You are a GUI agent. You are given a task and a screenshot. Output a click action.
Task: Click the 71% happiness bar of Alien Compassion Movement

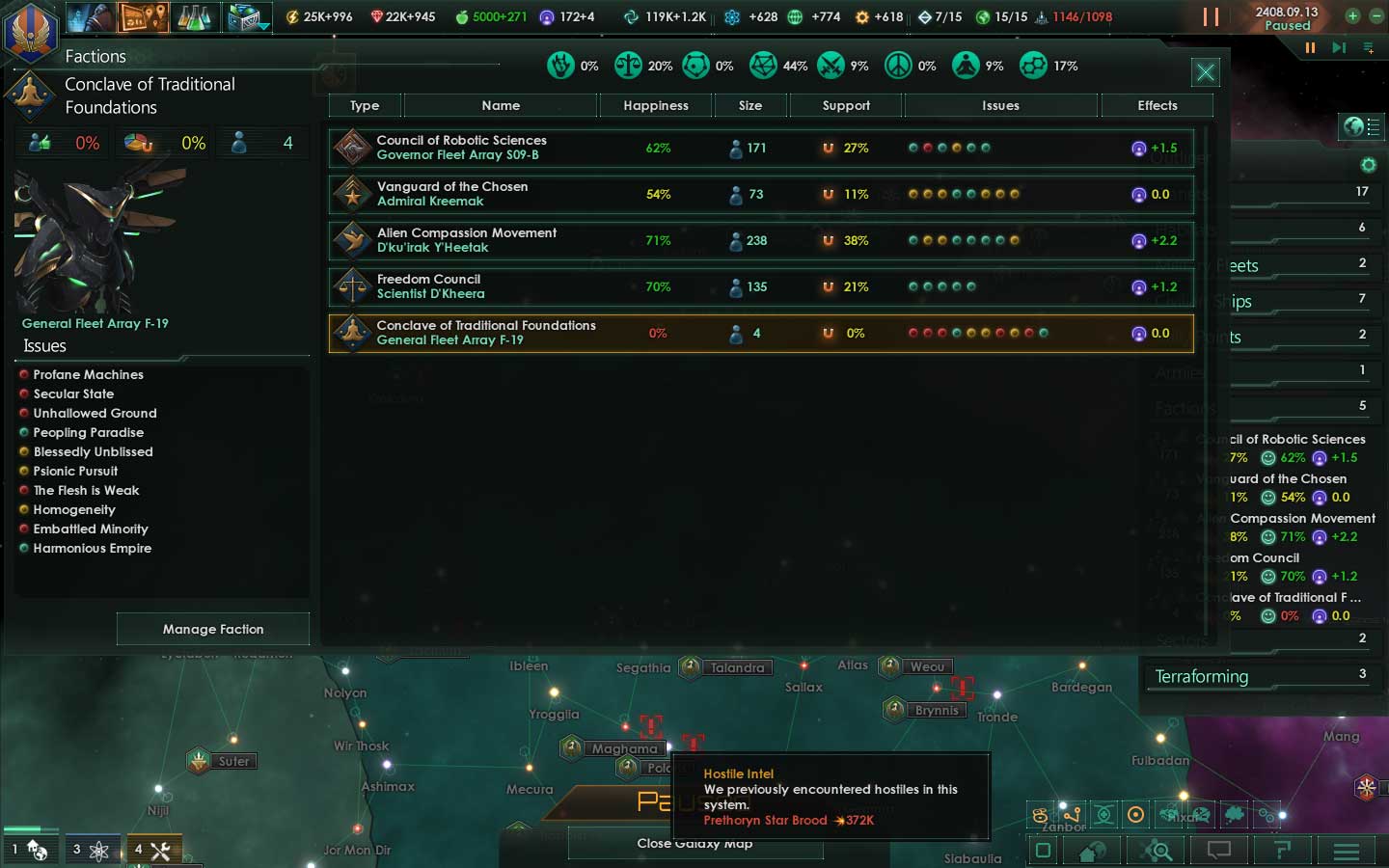657,241
